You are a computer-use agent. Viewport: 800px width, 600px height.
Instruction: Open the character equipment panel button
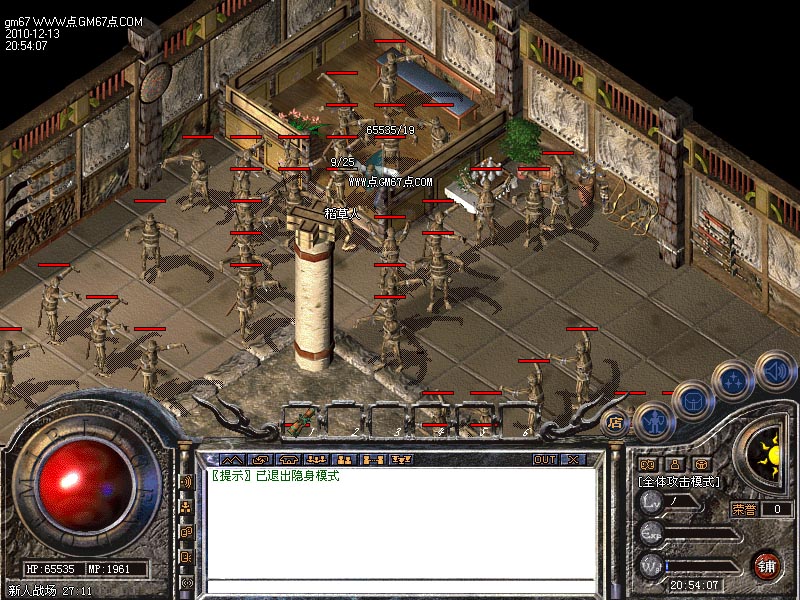point(652,422)
